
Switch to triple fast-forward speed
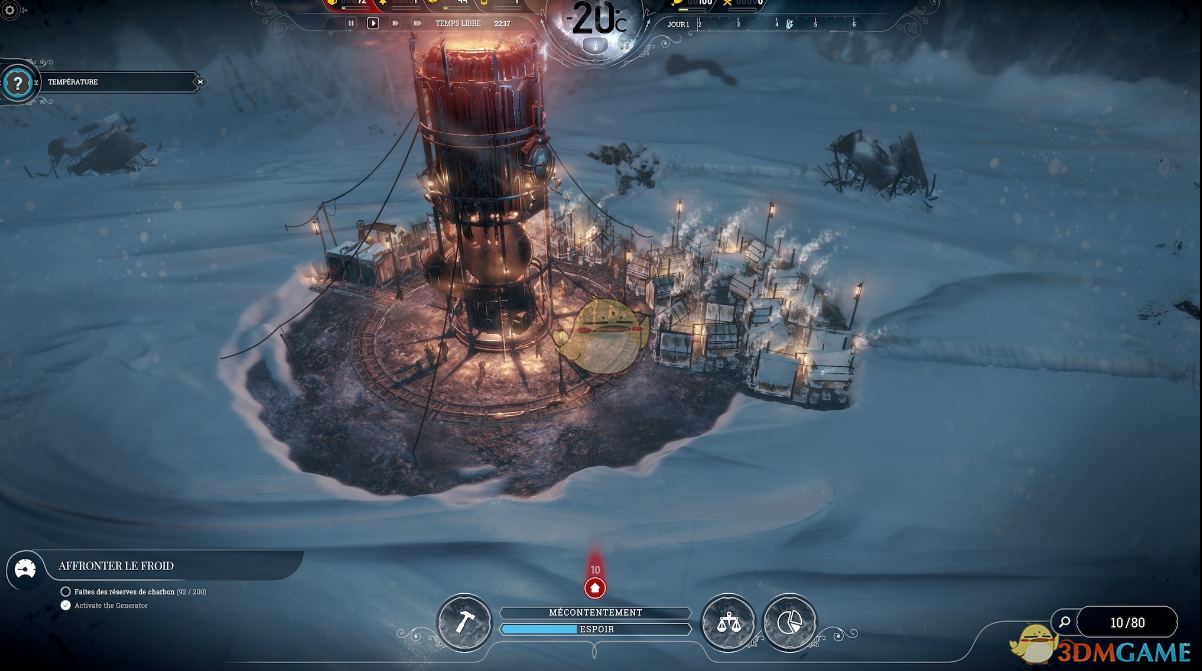point(419,22)
